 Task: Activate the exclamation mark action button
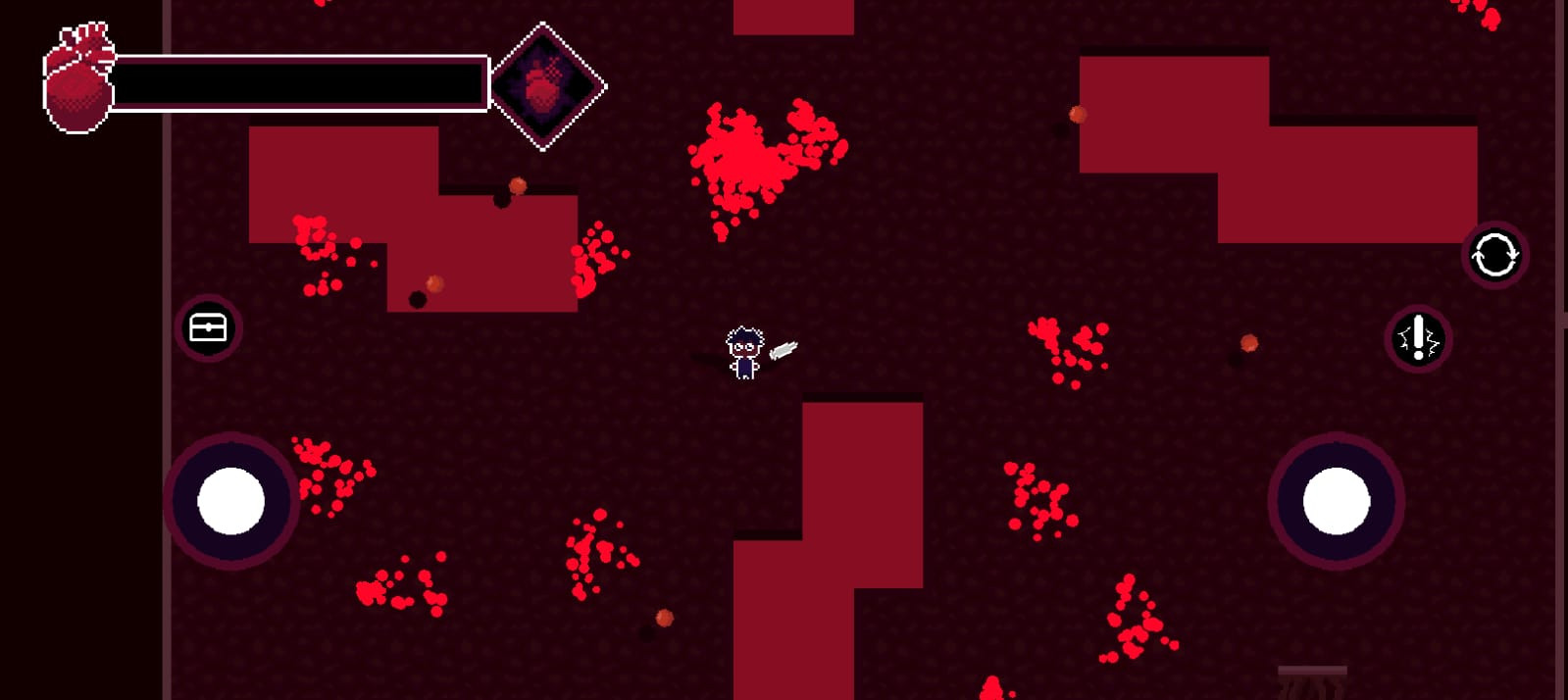(x=1418, y=339)
